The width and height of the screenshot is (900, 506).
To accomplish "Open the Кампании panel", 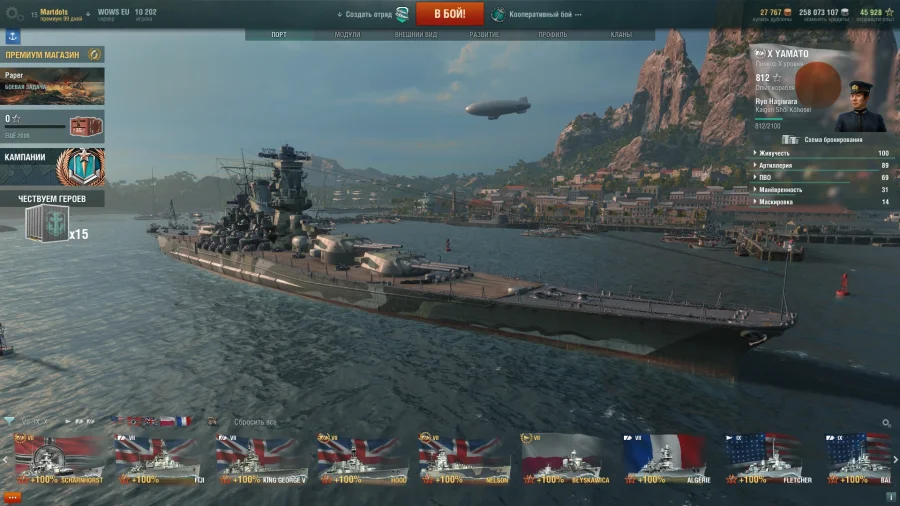I will [52, 167].
